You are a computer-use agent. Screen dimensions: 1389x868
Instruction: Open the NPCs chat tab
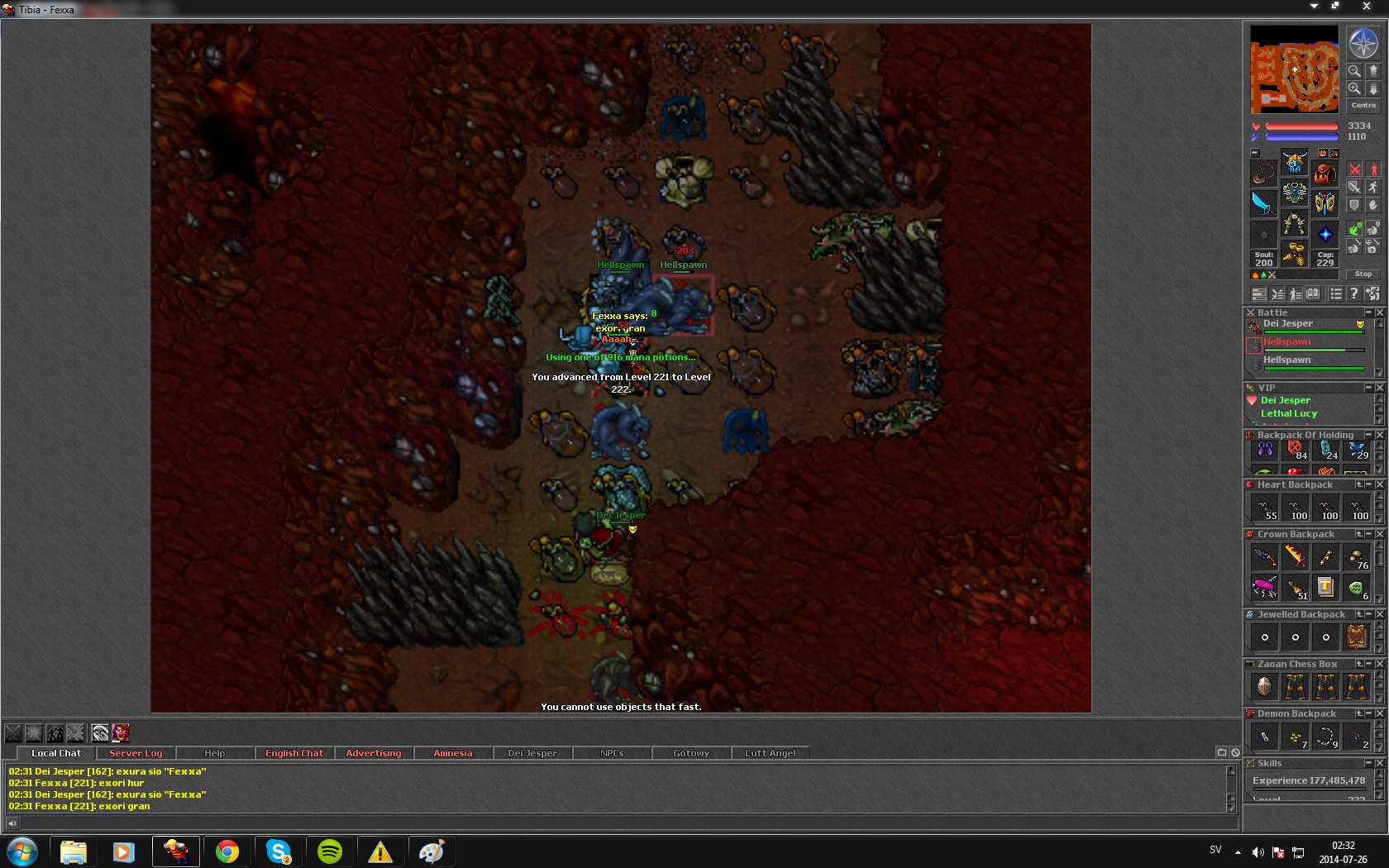click(612, 753)
